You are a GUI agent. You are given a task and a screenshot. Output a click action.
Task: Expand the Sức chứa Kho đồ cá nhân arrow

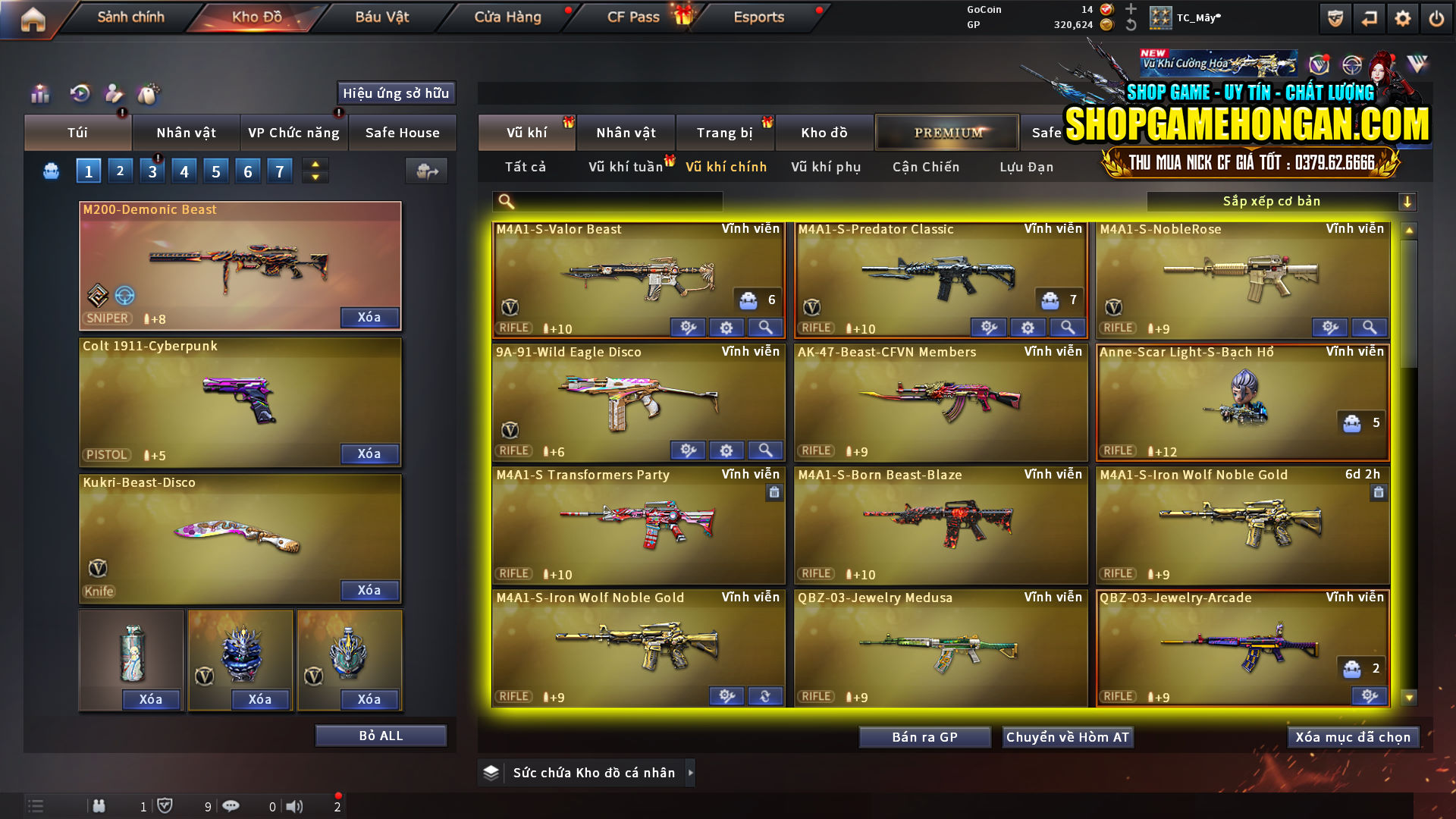point(691,773)
